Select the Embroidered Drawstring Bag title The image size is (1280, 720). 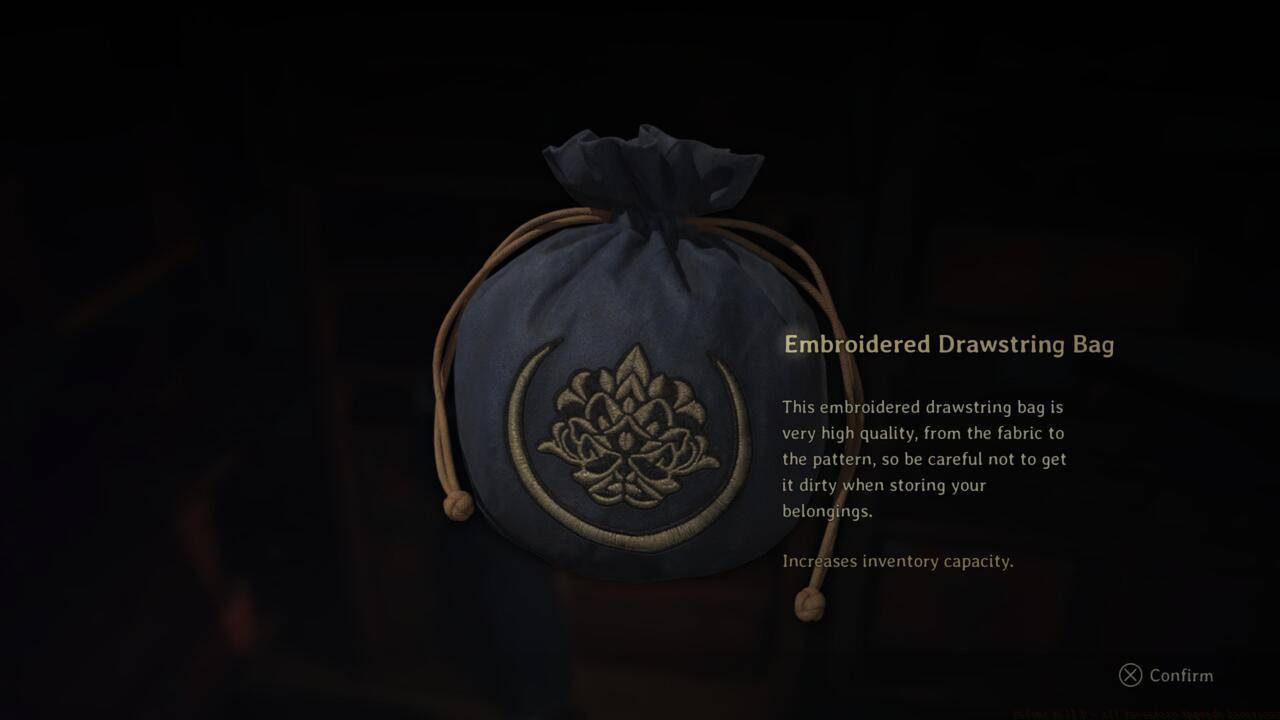[950, 344]
